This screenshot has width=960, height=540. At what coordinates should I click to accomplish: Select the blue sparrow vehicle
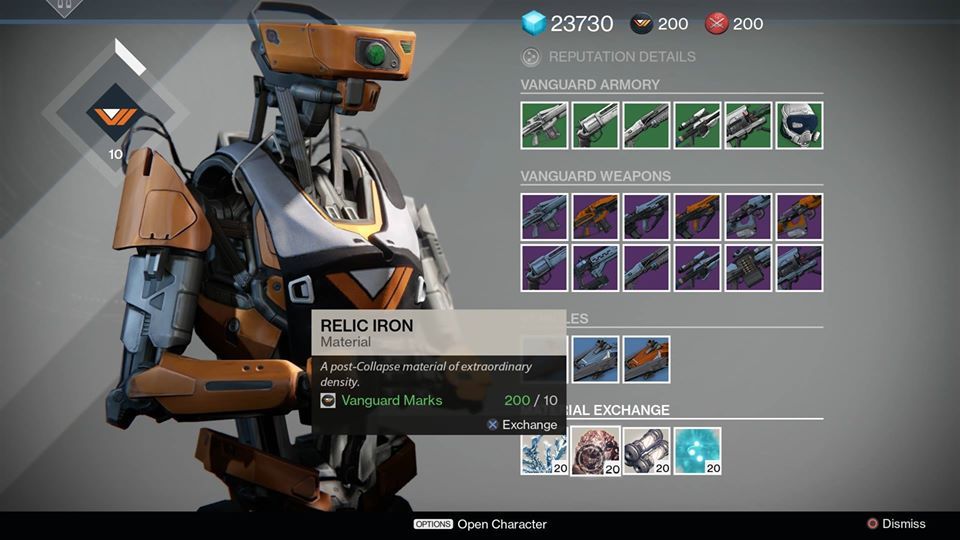click(595, 358)
